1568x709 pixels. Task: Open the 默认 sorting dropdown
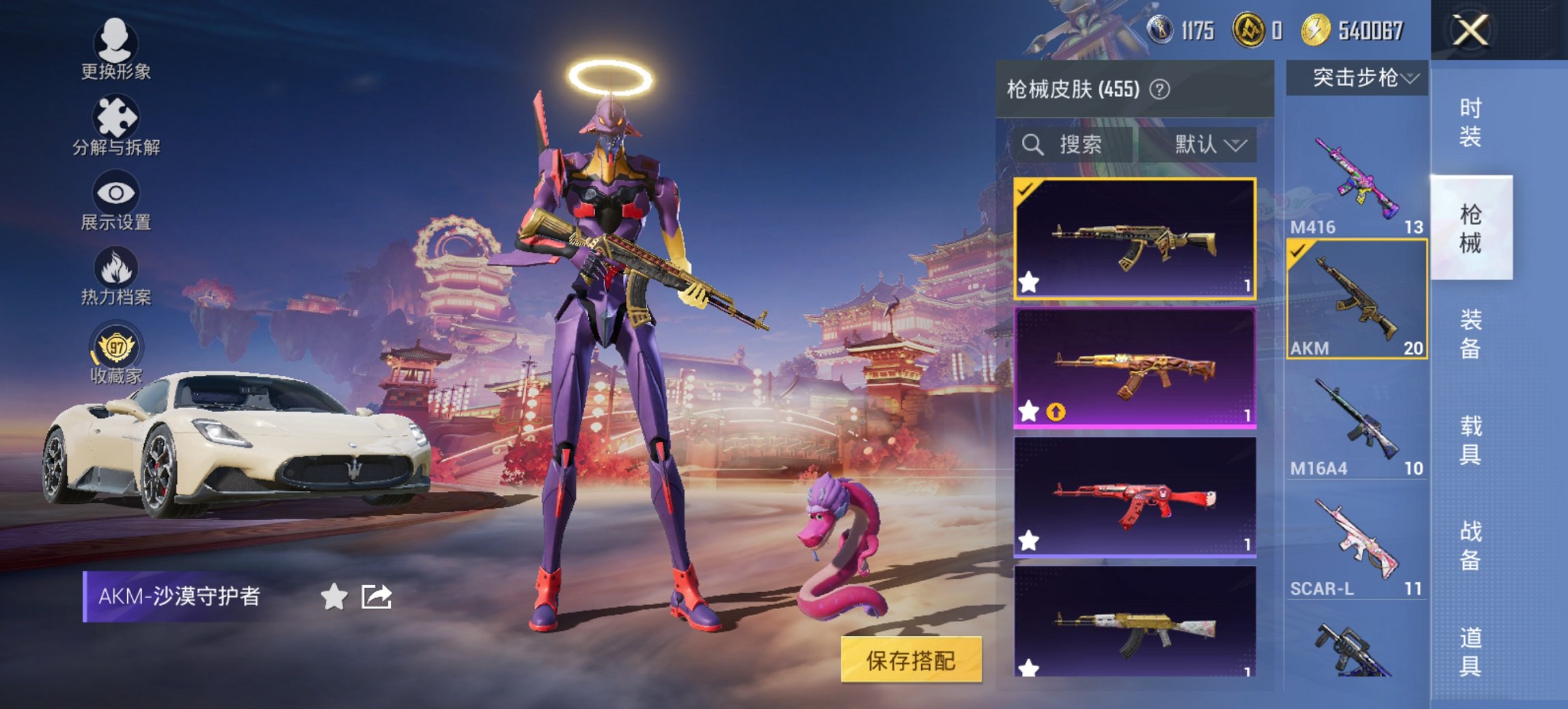pos(1207,145)
